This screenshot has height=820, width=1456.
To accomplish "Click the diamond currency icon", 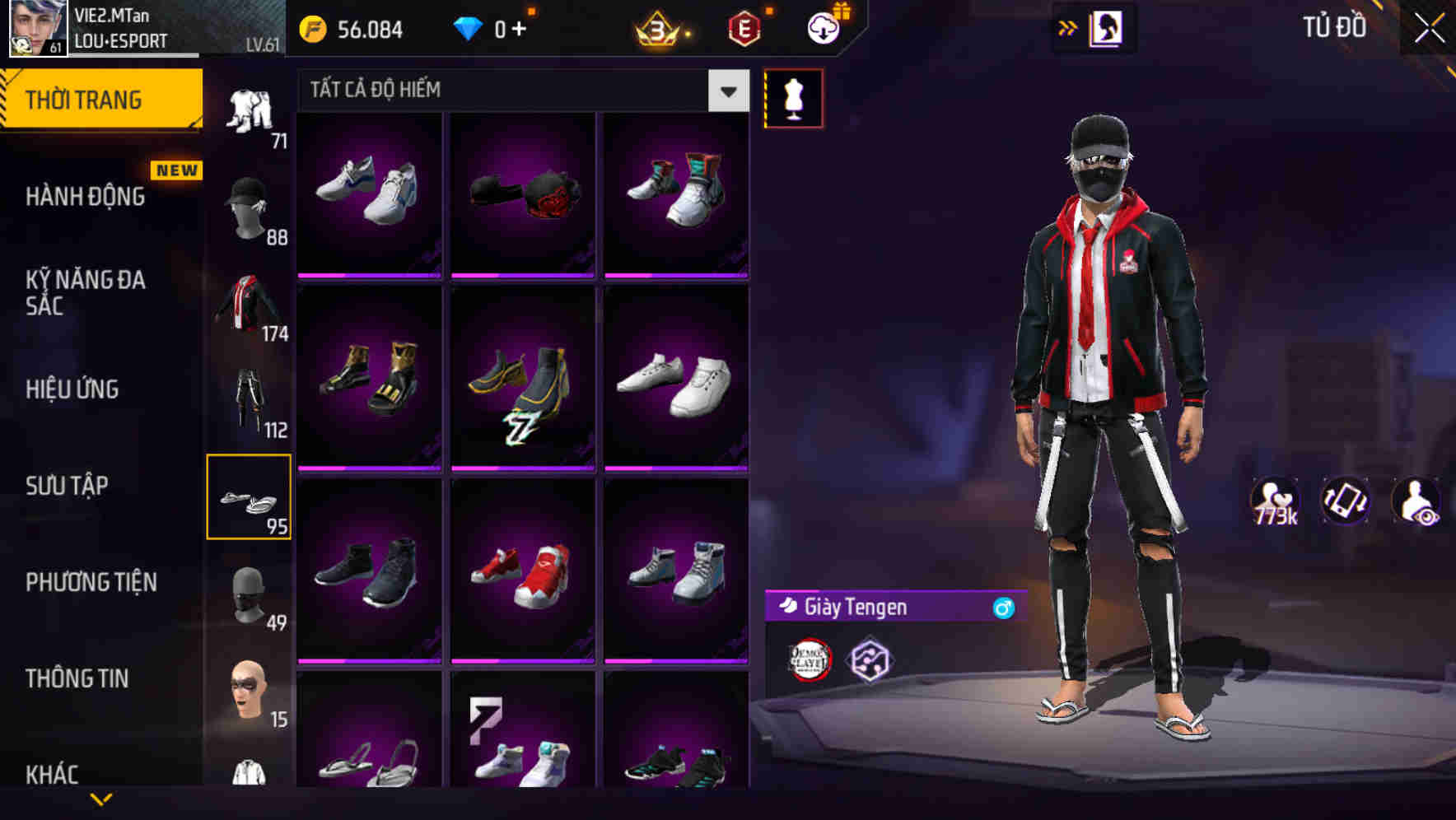I will (x=469, y=27).
